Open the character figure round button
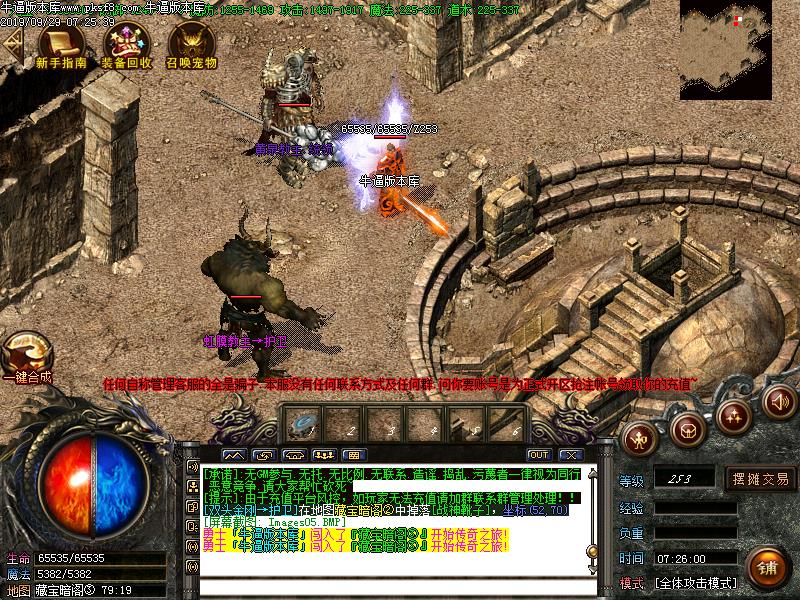This screenshot has width=800, height=600. 640,436
